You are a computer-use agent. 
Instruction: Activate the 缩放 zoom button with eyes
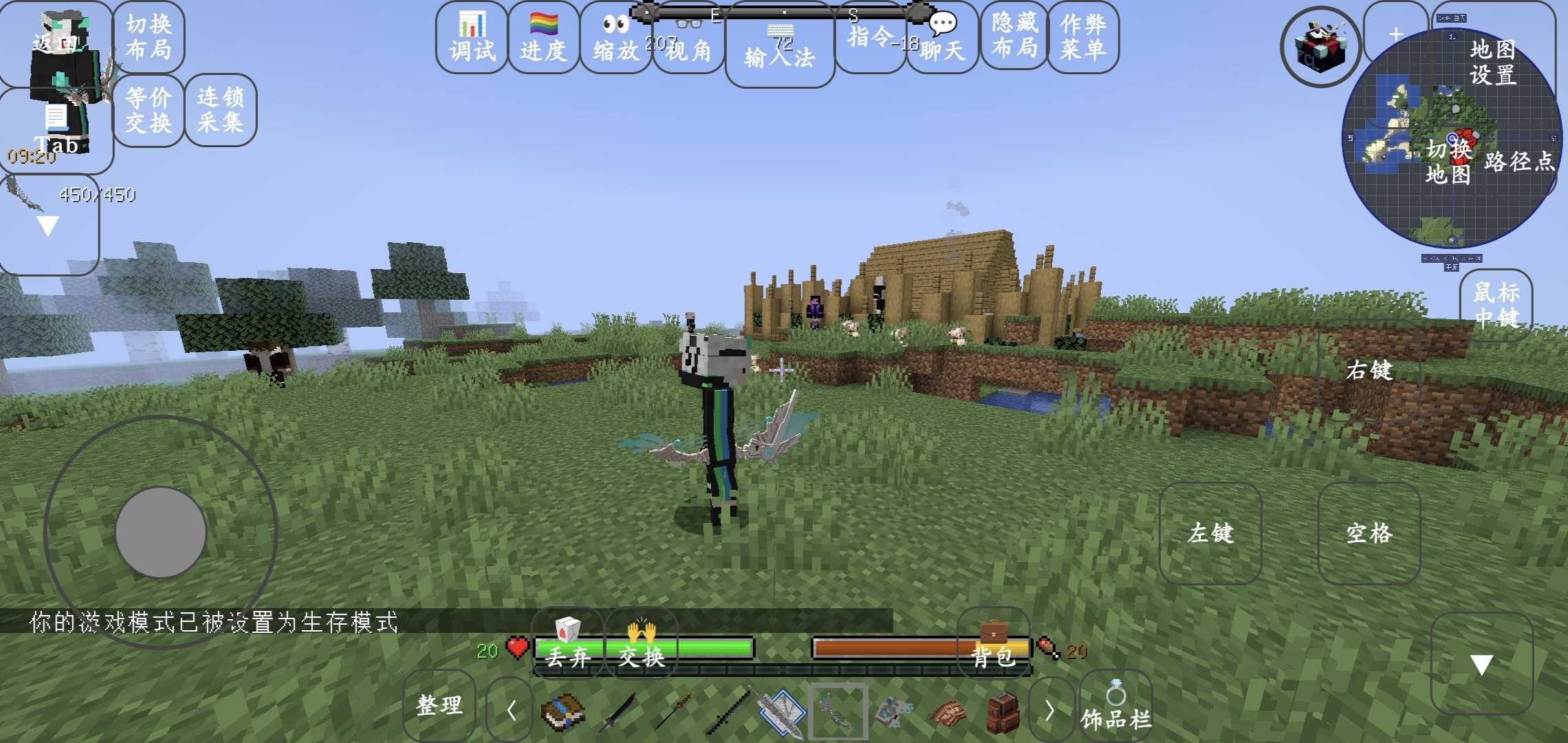point(616,39)
